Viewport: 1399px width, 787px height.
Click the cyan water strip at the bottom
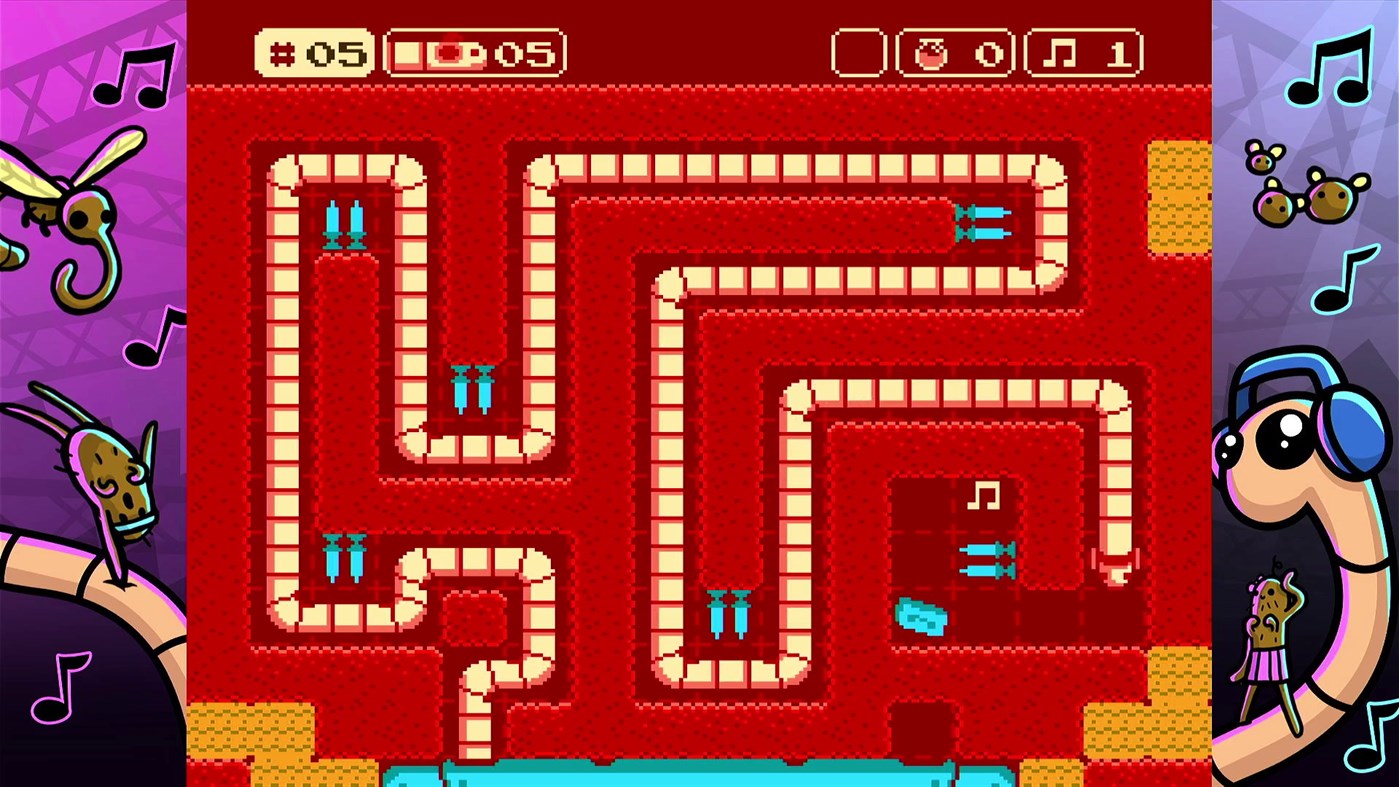tap(700, 775)
